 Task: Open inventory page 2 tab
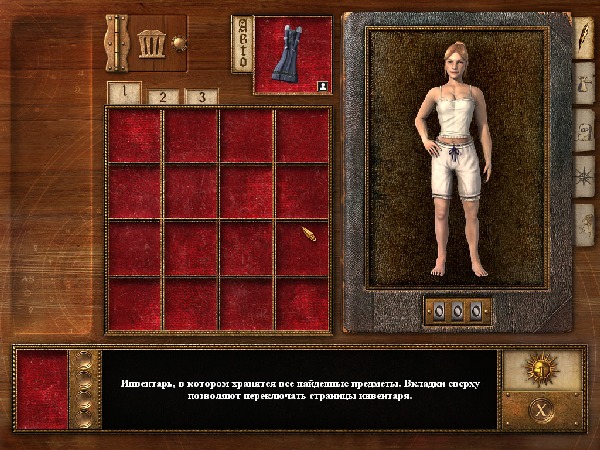[164, 97]
